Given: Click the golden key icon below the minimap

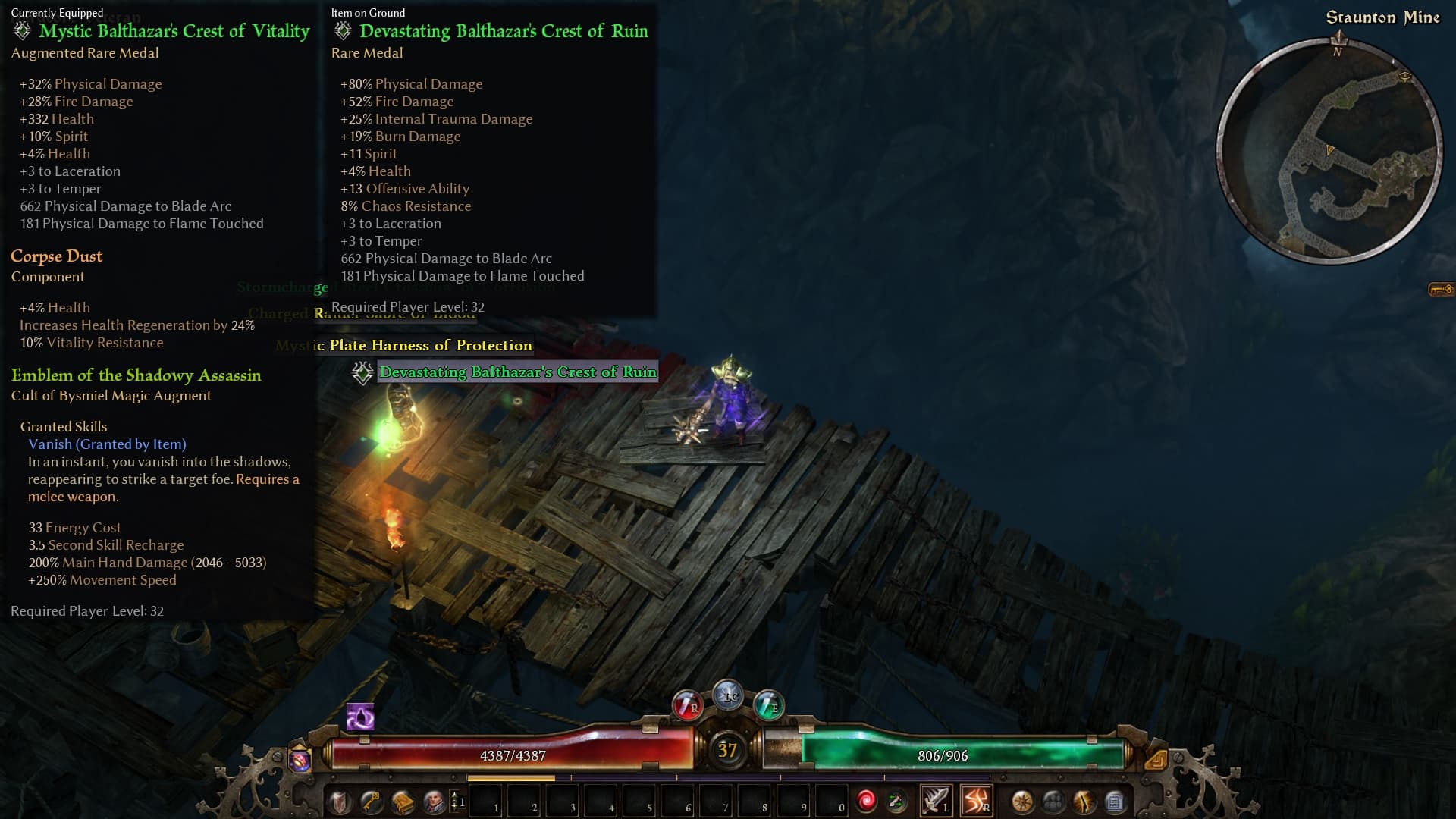Looking at the screenshot, I should point(1441,289).
